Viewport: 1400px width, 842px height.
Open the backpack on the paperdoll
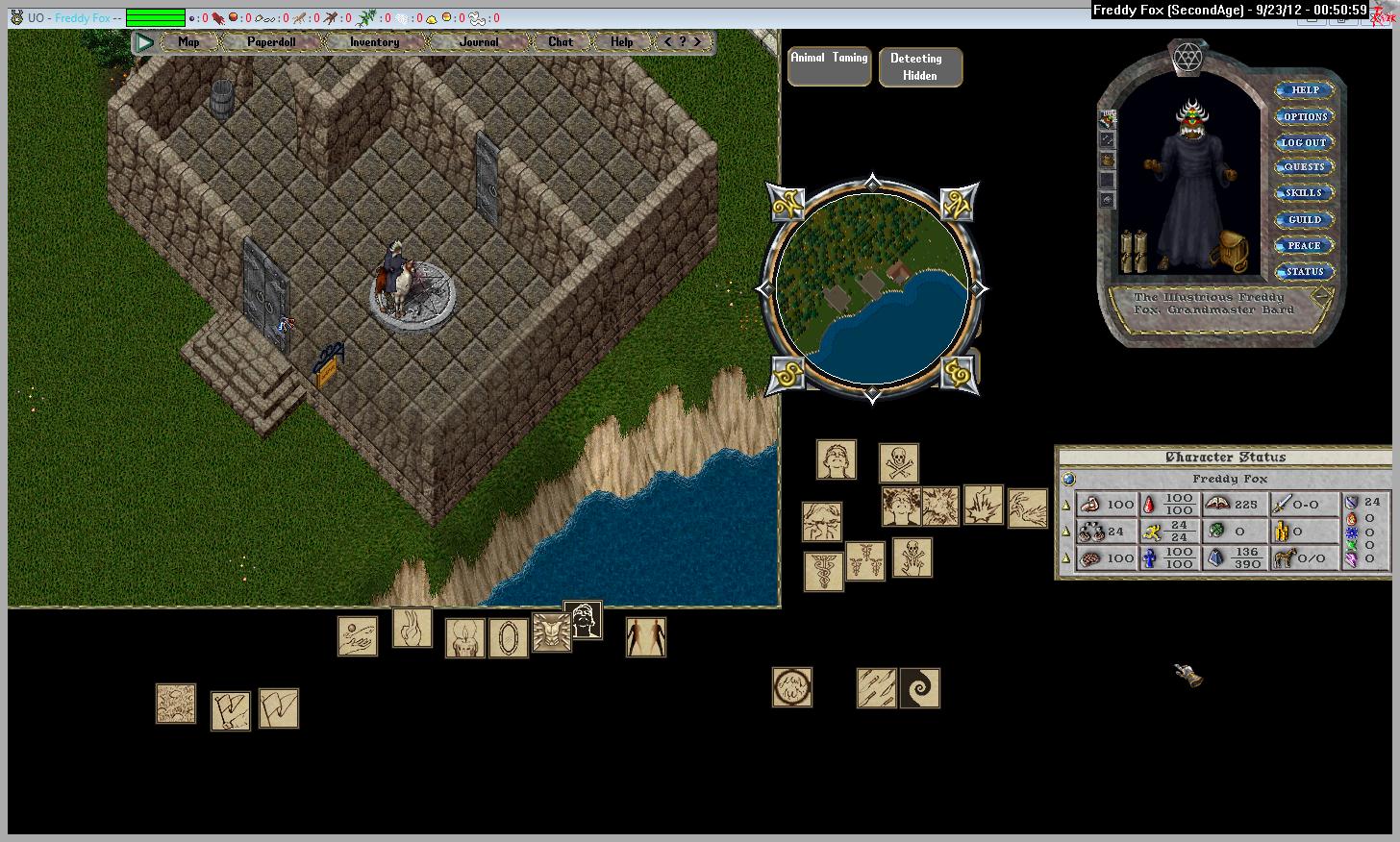click(1230, 252)
